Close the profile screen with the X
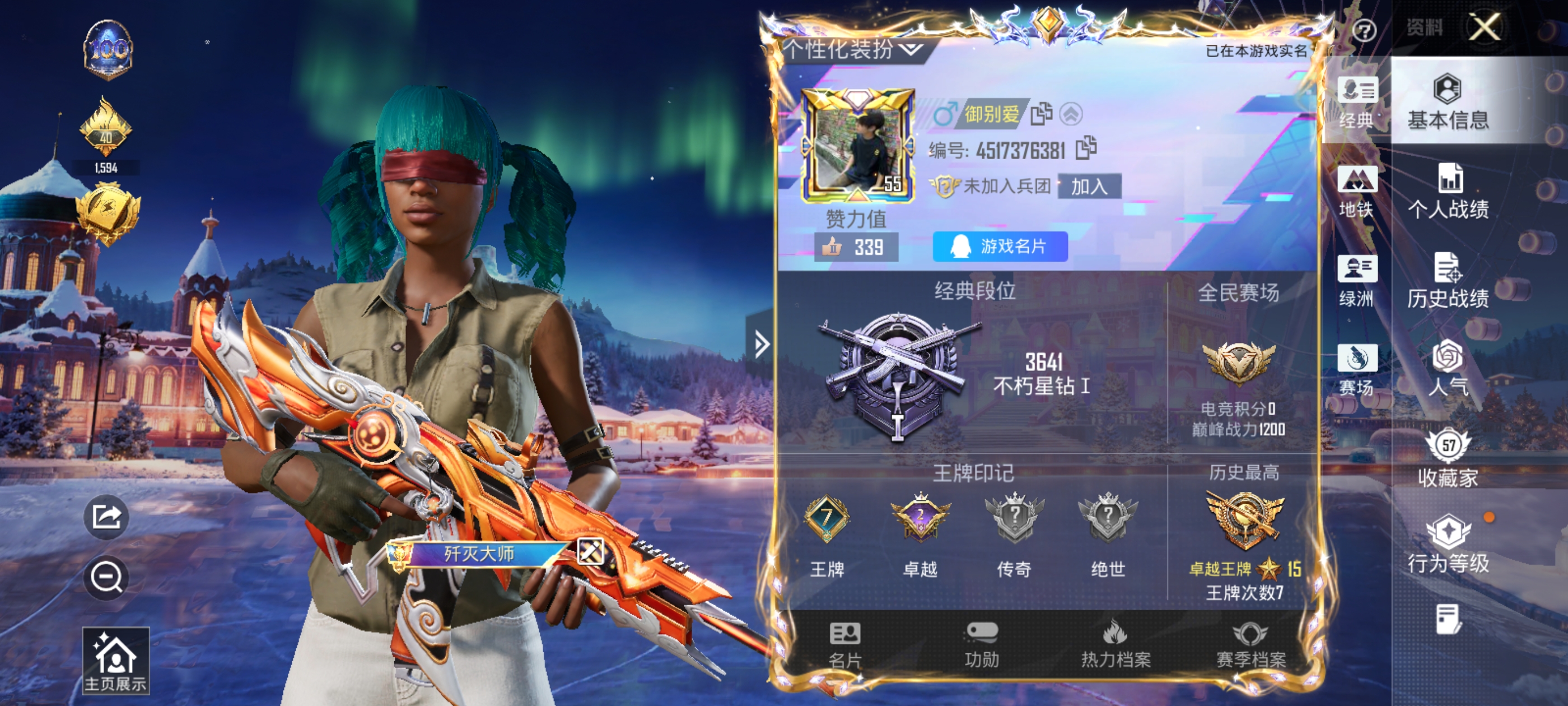 click(1484, 27)
